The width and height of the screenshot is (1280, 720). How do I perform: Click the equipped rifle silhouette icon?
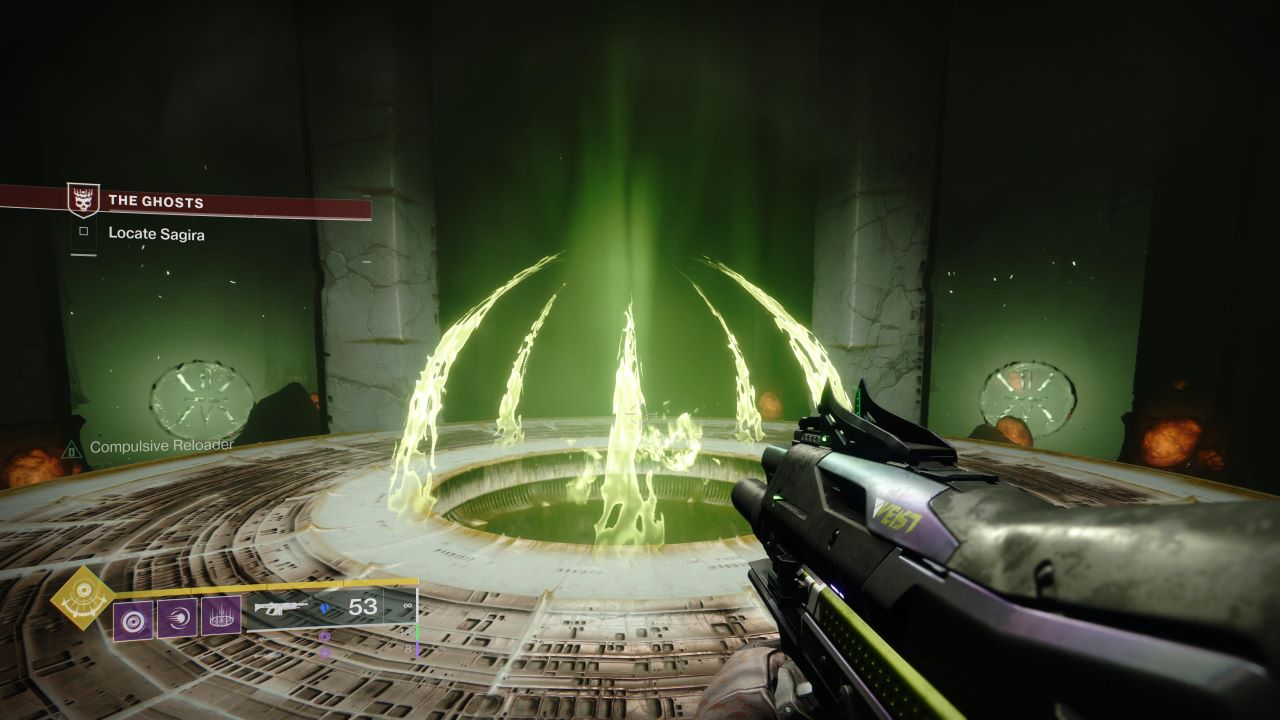tap(281, 606)
